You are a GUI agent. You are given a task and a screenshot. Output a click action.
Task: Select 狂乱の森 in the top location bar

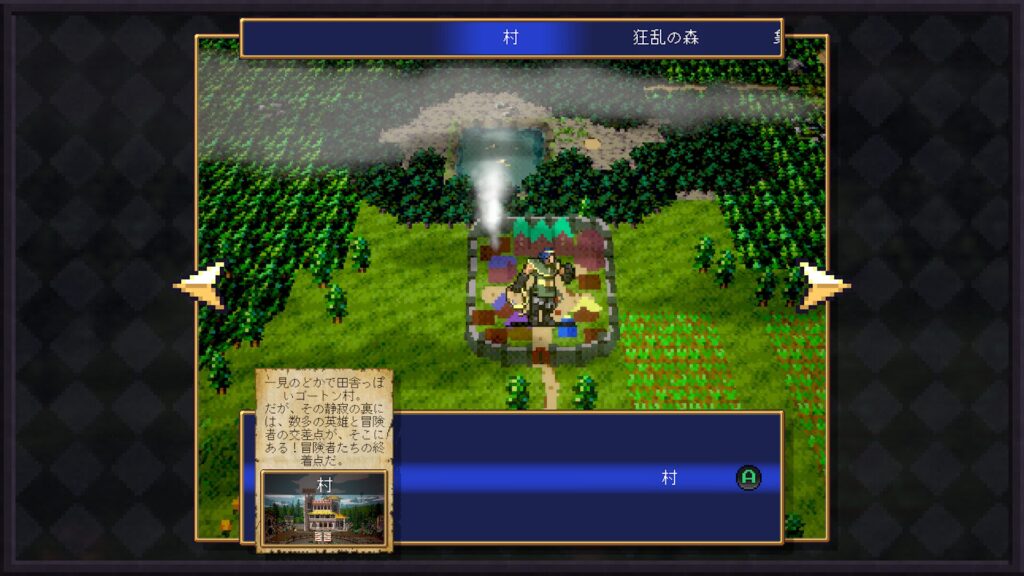click(x=666, y=38)
